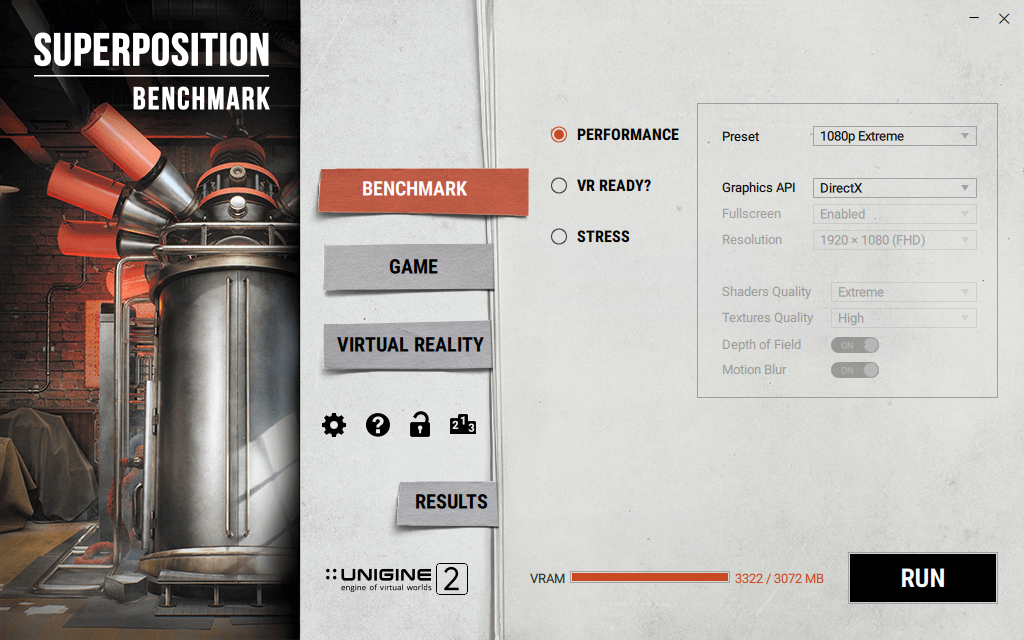Open the Preset dropdown
The height and width of the screenshot is (640, 1024).
(x=894, y=136)
